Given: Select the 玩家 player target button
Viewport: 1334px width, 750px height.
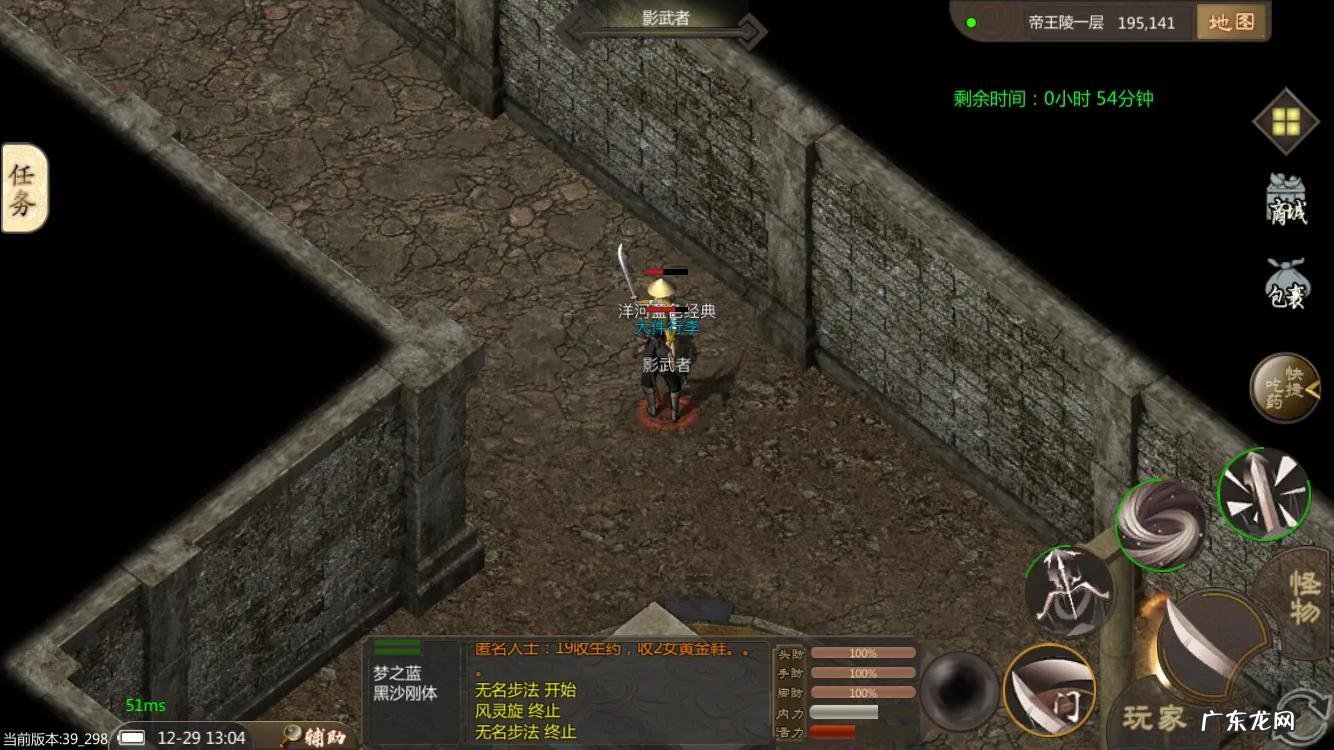Looking at the screenshot, I should coord(1155,717).
